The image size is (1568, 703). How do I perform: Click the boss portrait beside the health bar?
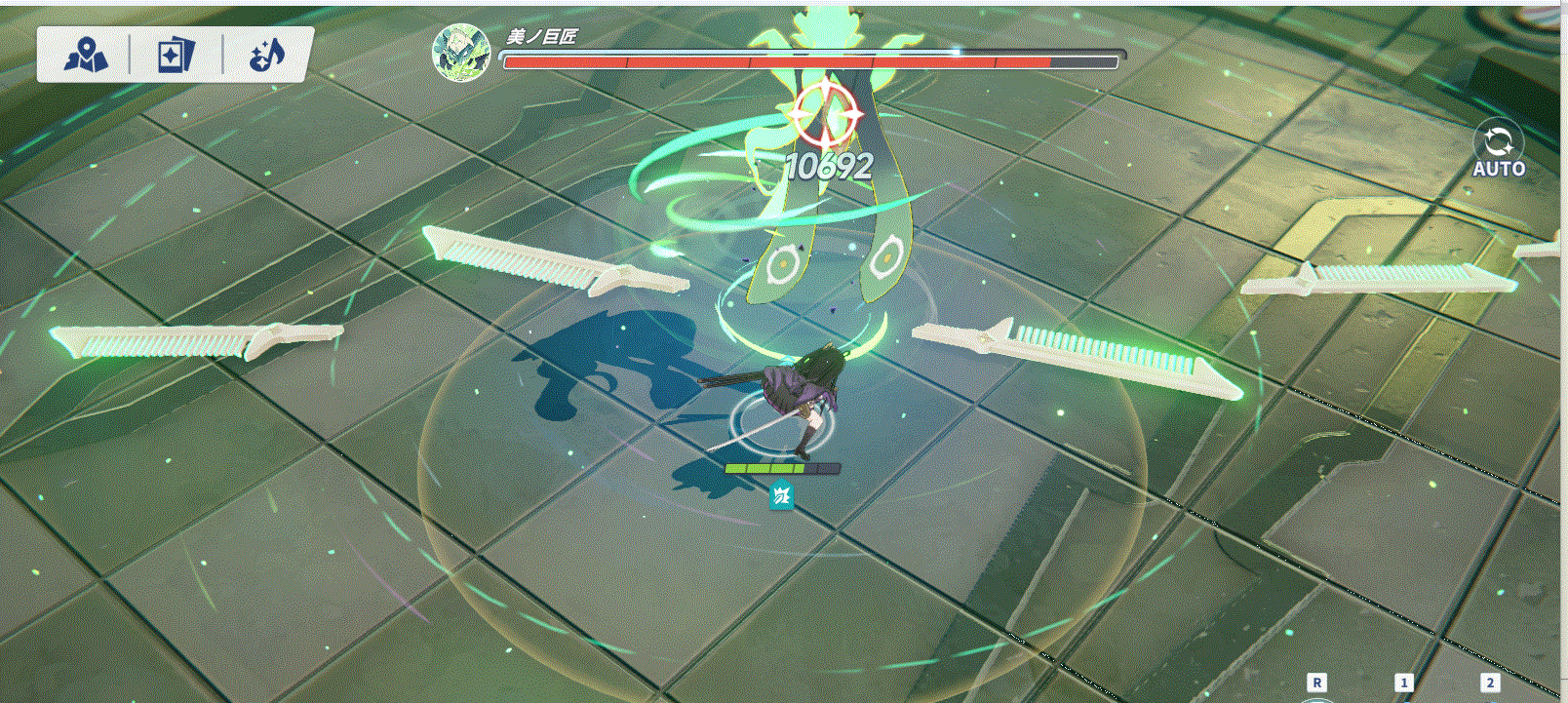tap(460, 53)
